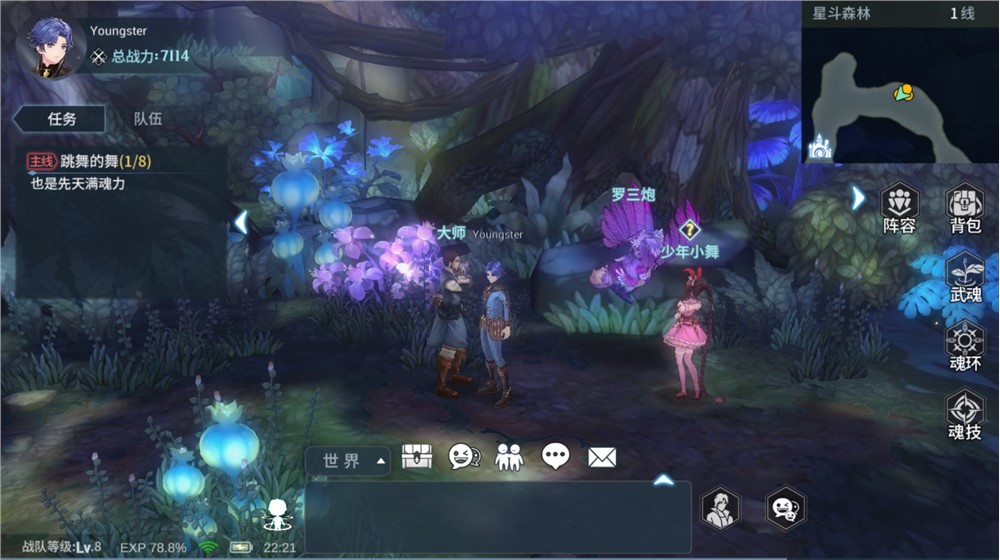Open the speech bubble chat icon

tap(556, 457)
